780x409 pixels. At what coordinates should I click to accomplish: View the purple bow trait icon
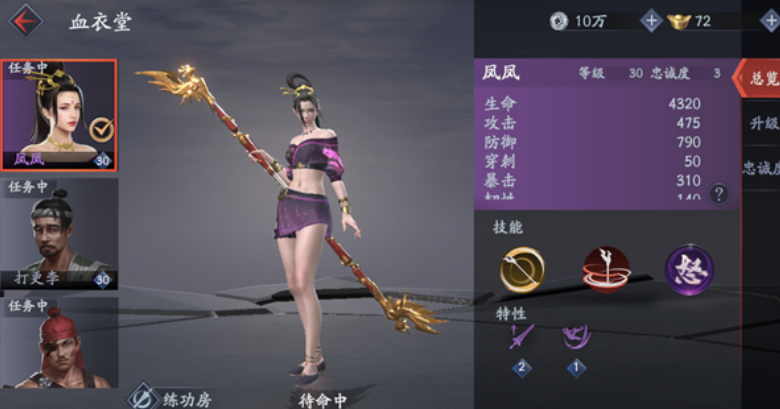point(576,337)
